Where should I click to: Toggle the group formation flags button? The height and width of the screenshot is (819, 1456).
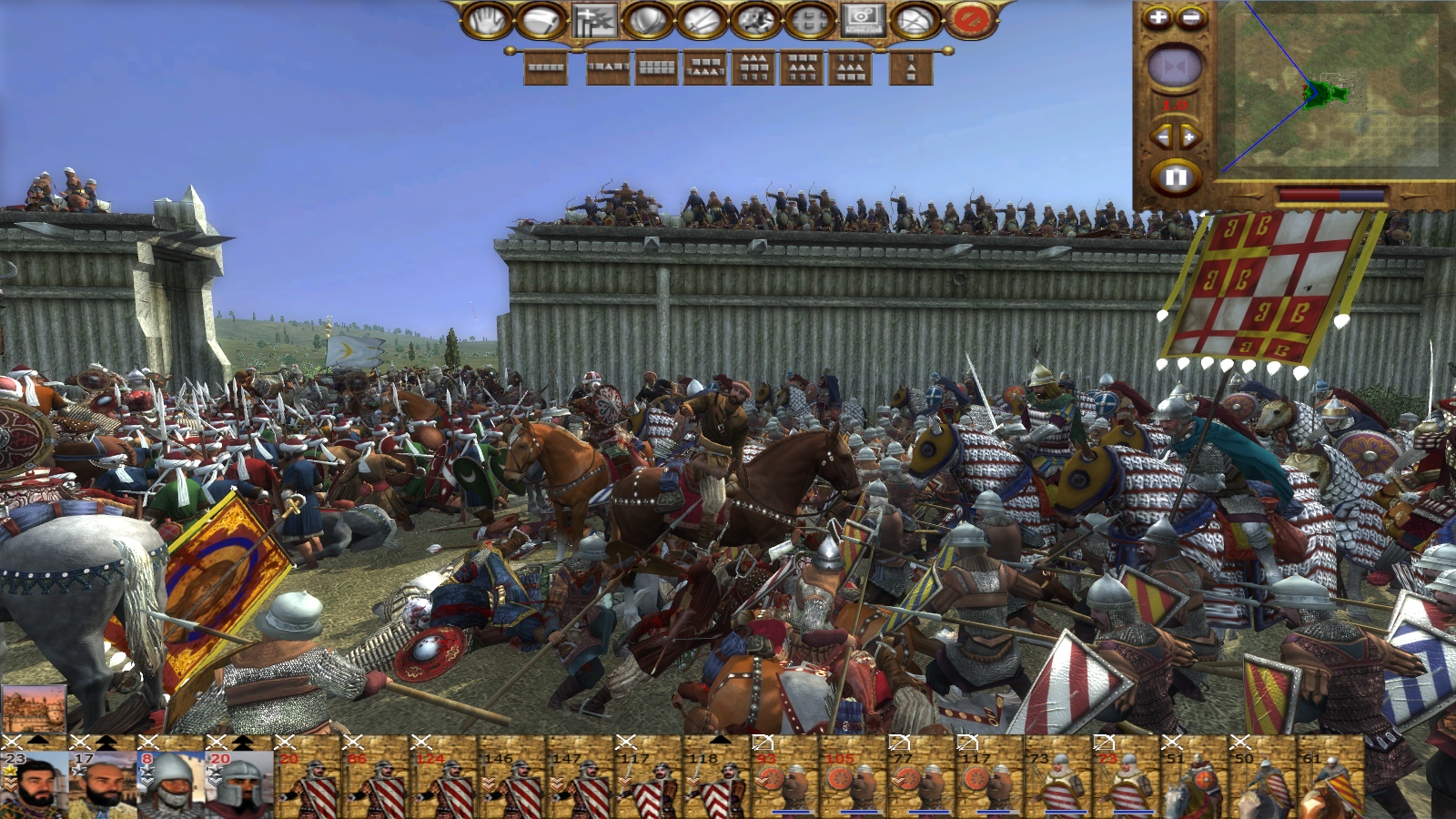pos(593,20)
